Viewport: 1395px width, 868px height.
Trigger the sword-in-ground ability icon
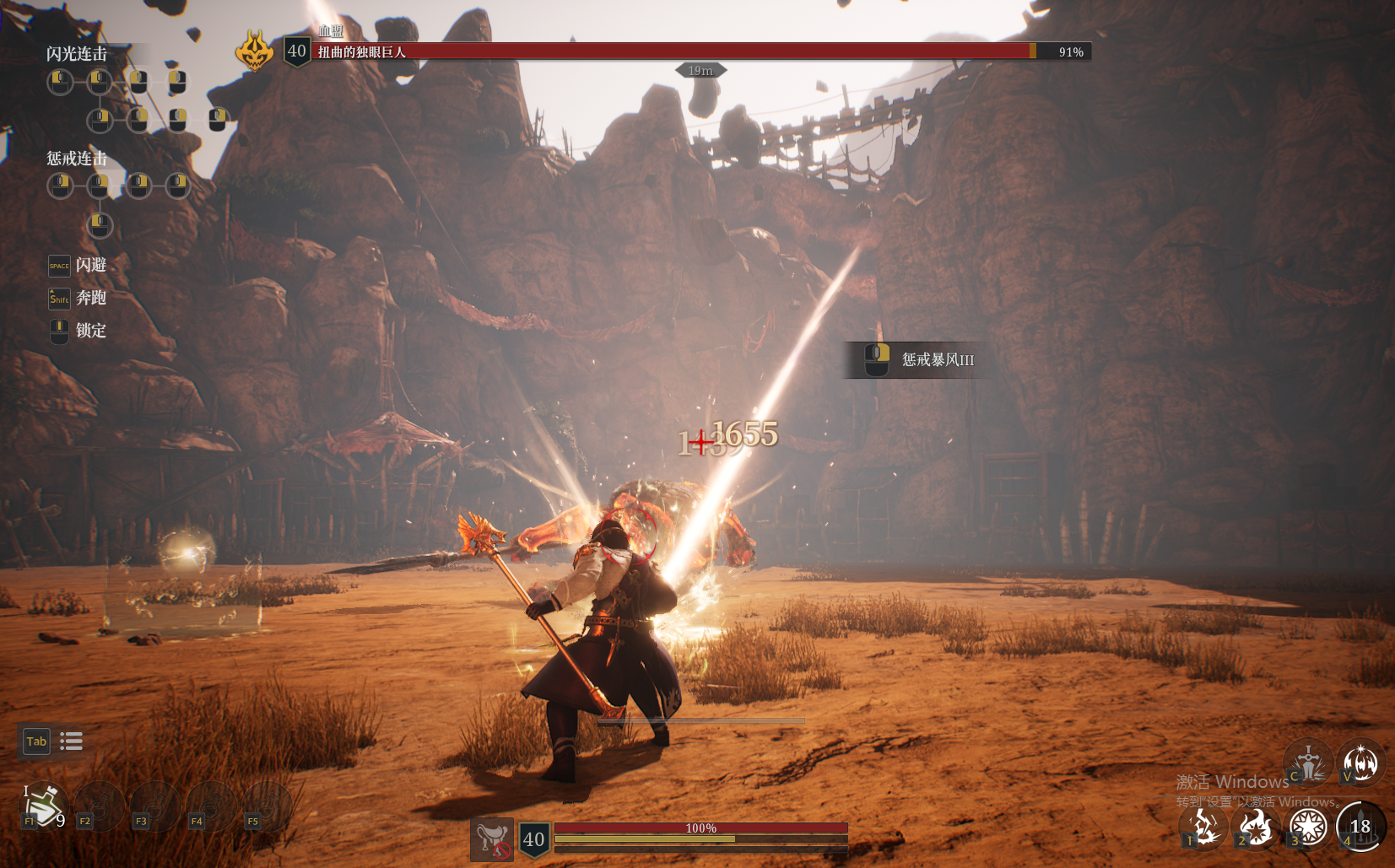coord(1308,761)
